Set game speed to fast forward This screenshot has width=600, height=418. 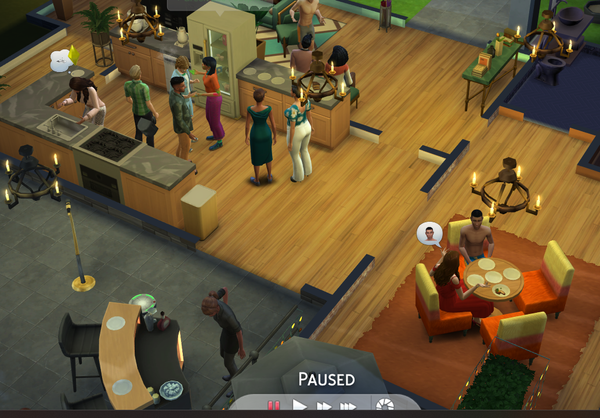pos(323,406)
